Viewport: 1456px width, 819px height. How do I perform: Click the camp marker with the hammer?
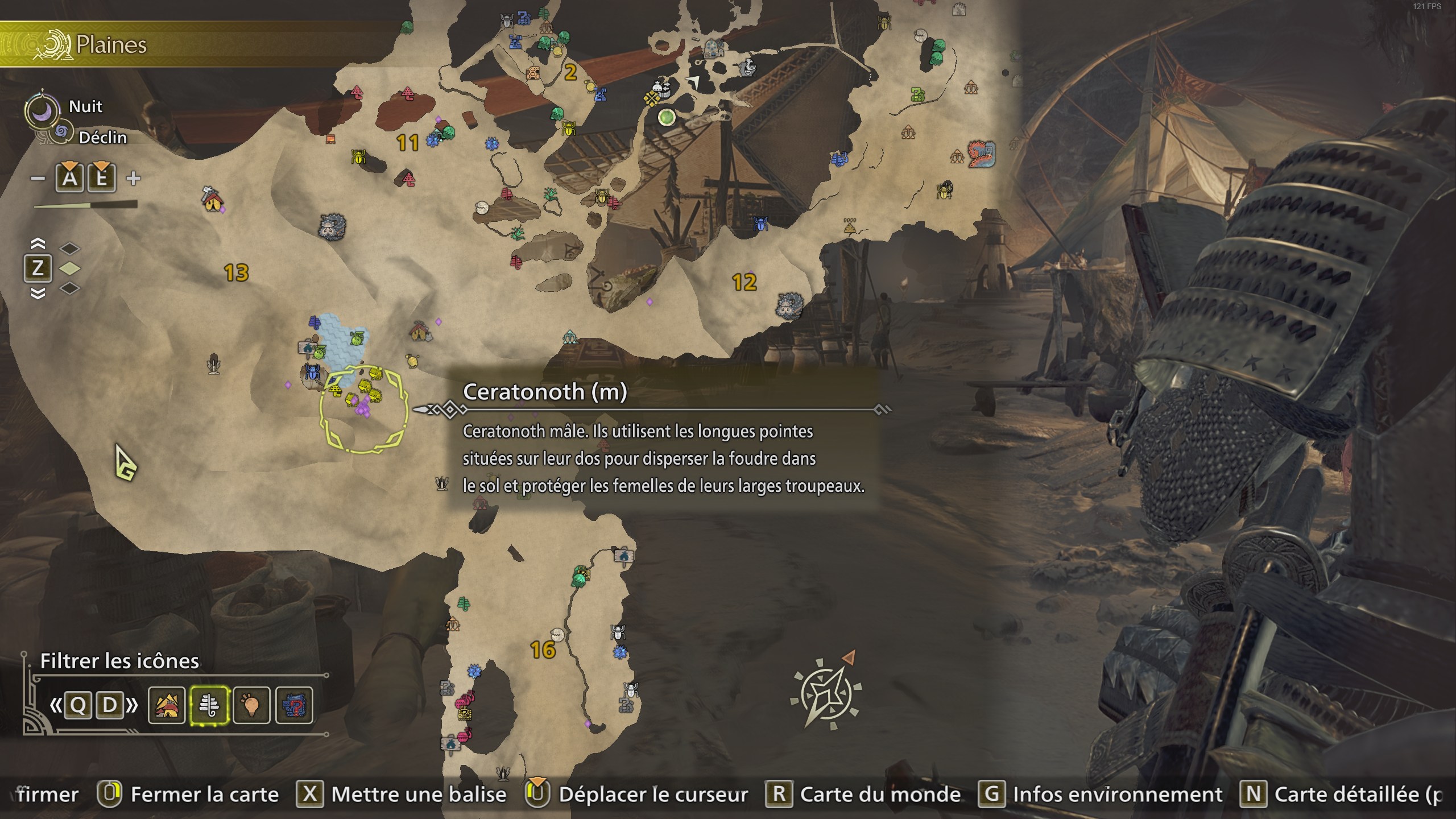(x=213, y=198)
